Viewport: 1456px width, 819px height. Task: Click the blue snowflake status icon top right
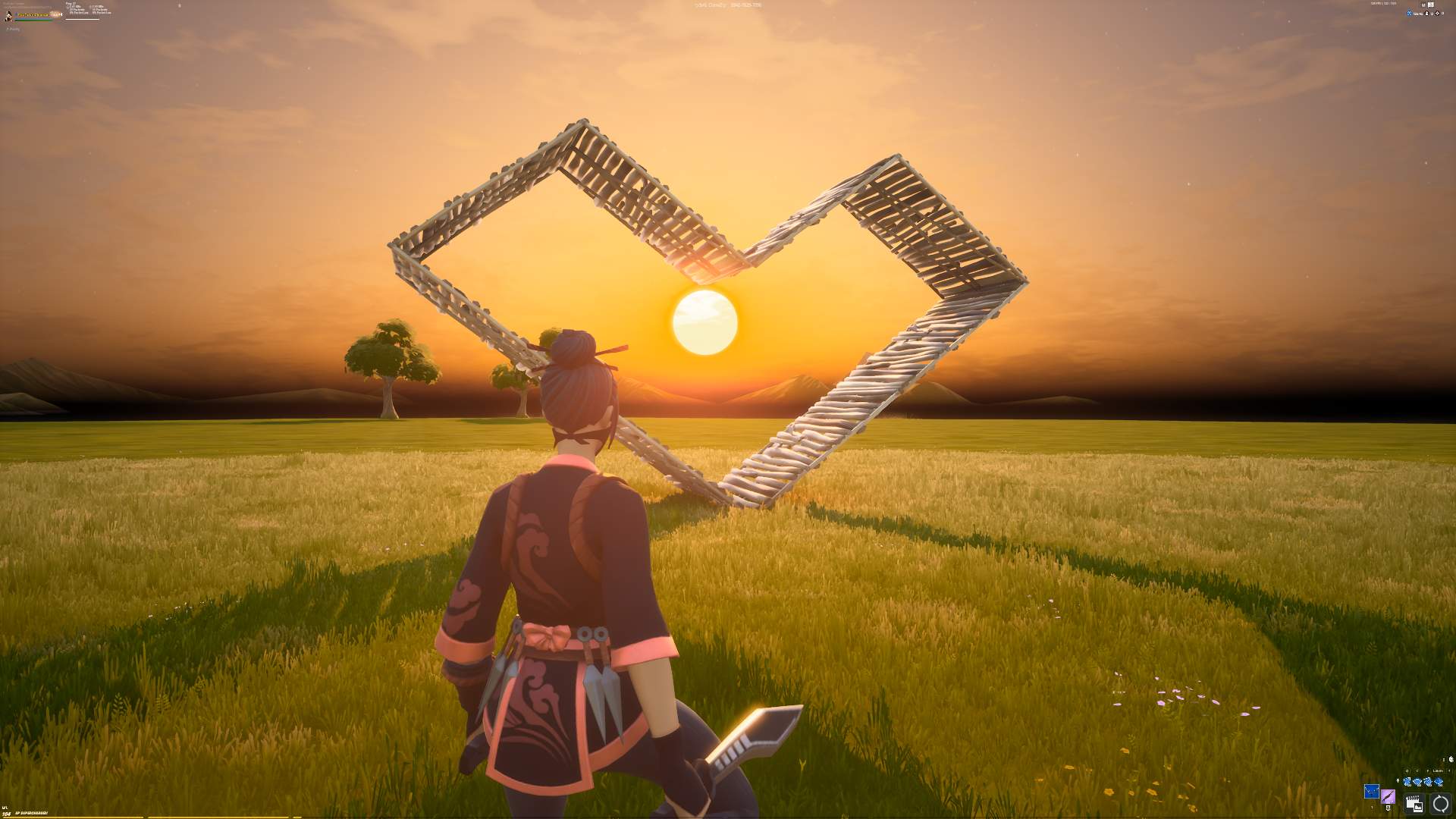(x=1409, y=14)
